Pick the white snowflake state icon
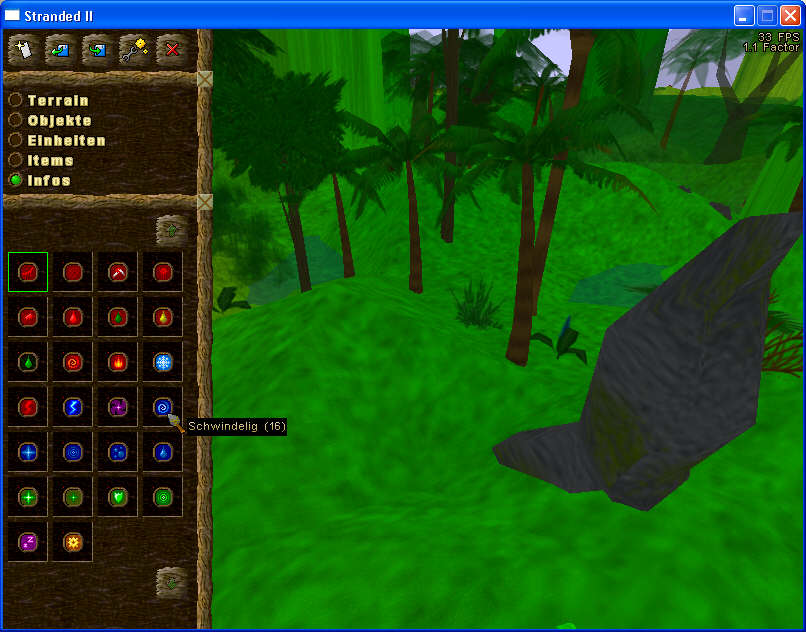Viewport: 806px width, 632px height. [x=162, y=362]
